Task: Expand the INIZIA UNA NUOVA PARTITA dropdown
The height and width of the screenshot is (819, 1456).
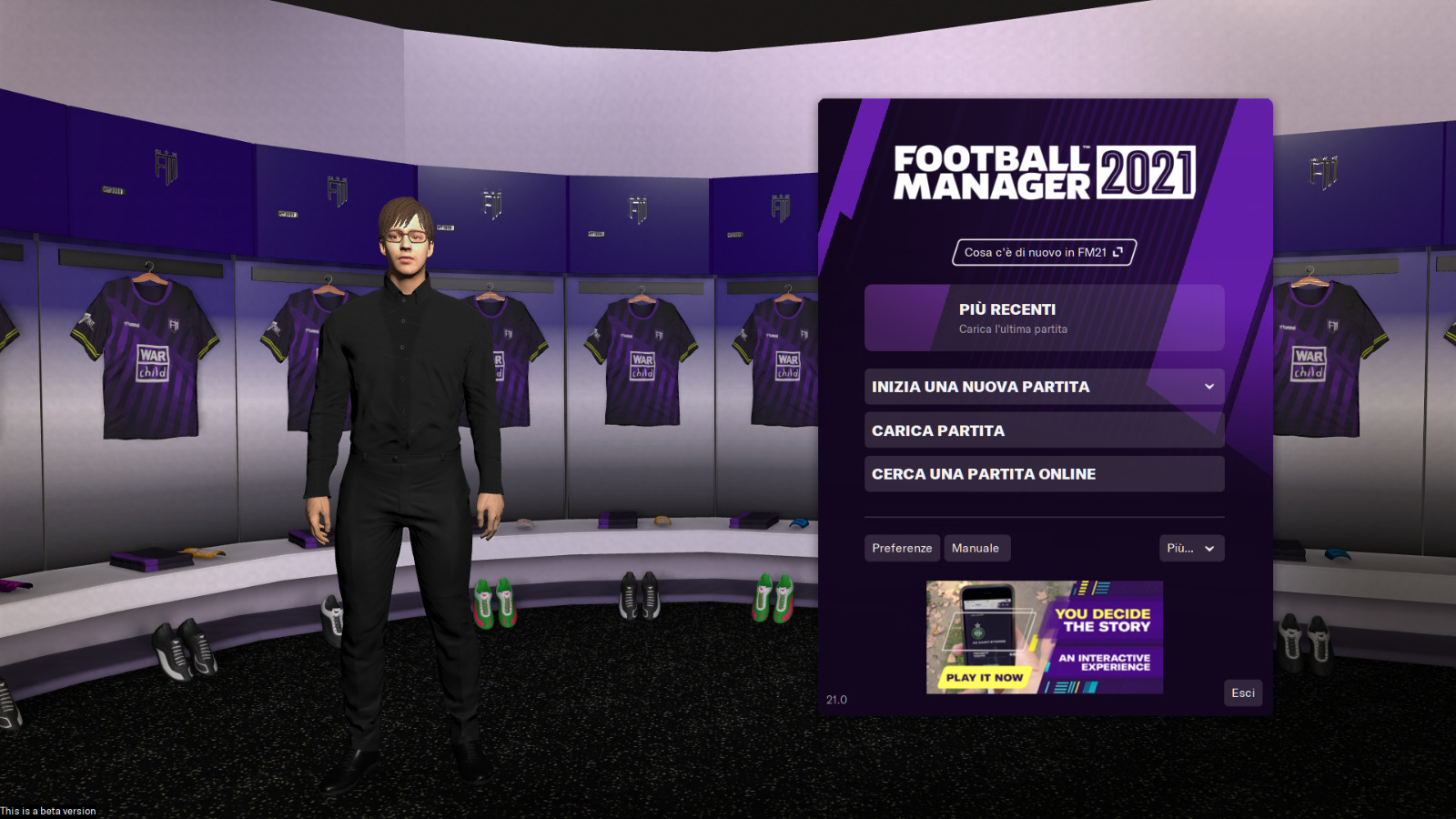Action: click(1044, 386)
